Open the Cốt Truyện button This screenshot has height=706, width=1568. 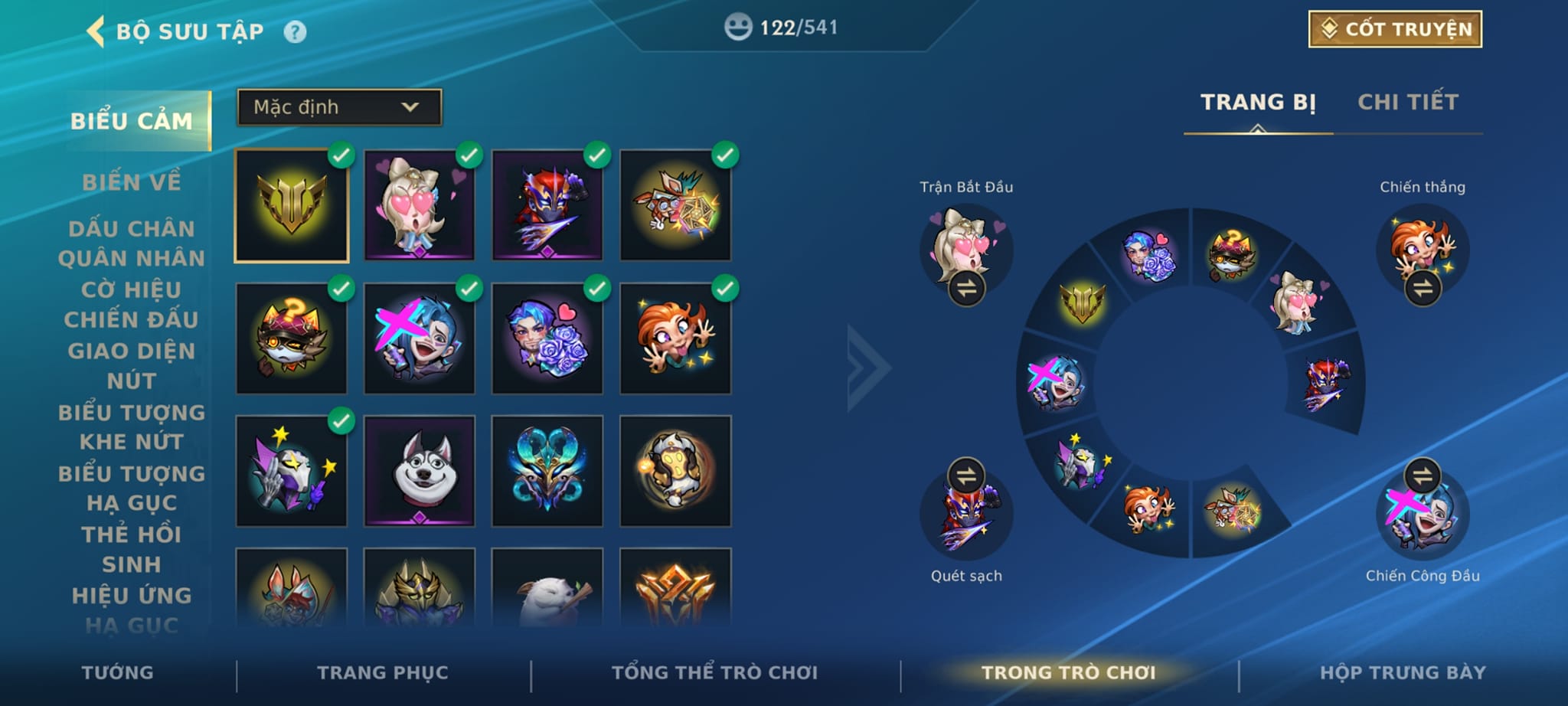click(x=1395, y=29)
